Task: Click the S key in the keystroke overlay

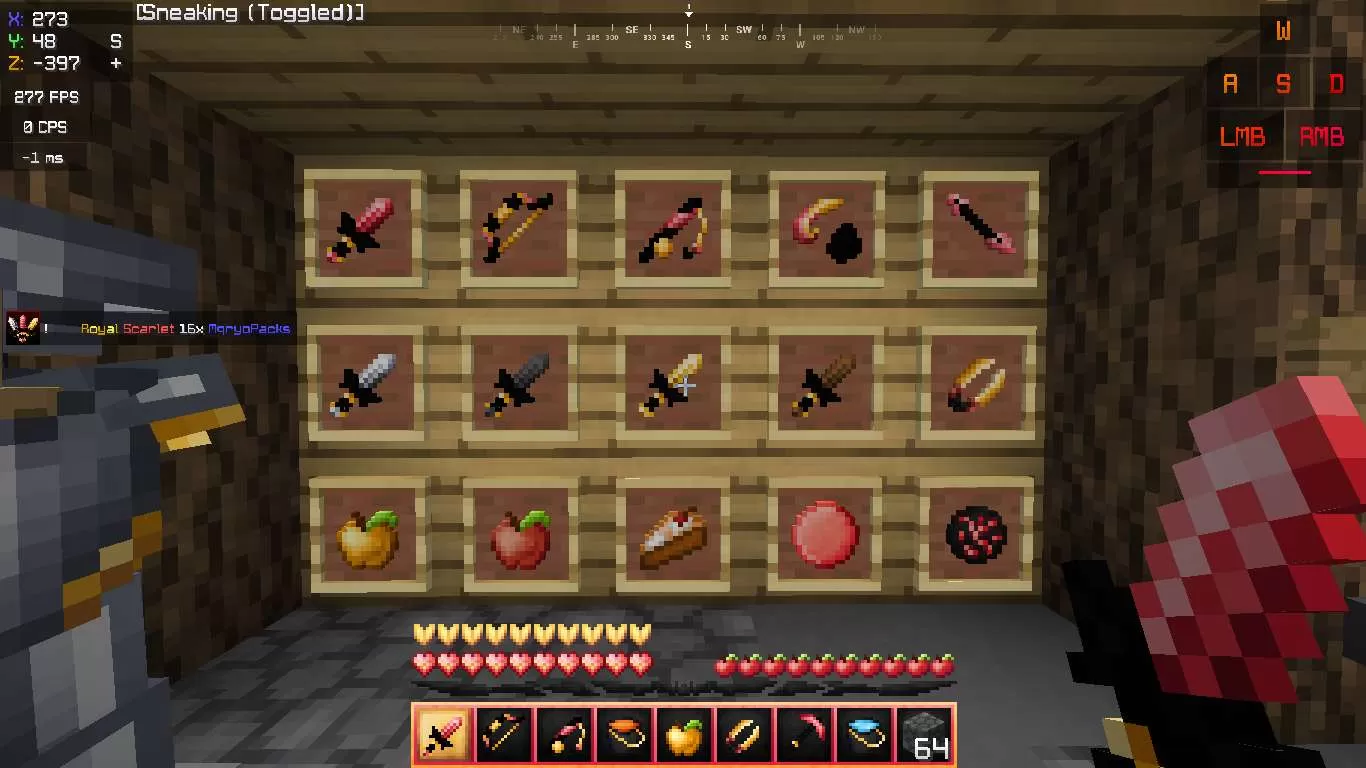Action: 1284,84
